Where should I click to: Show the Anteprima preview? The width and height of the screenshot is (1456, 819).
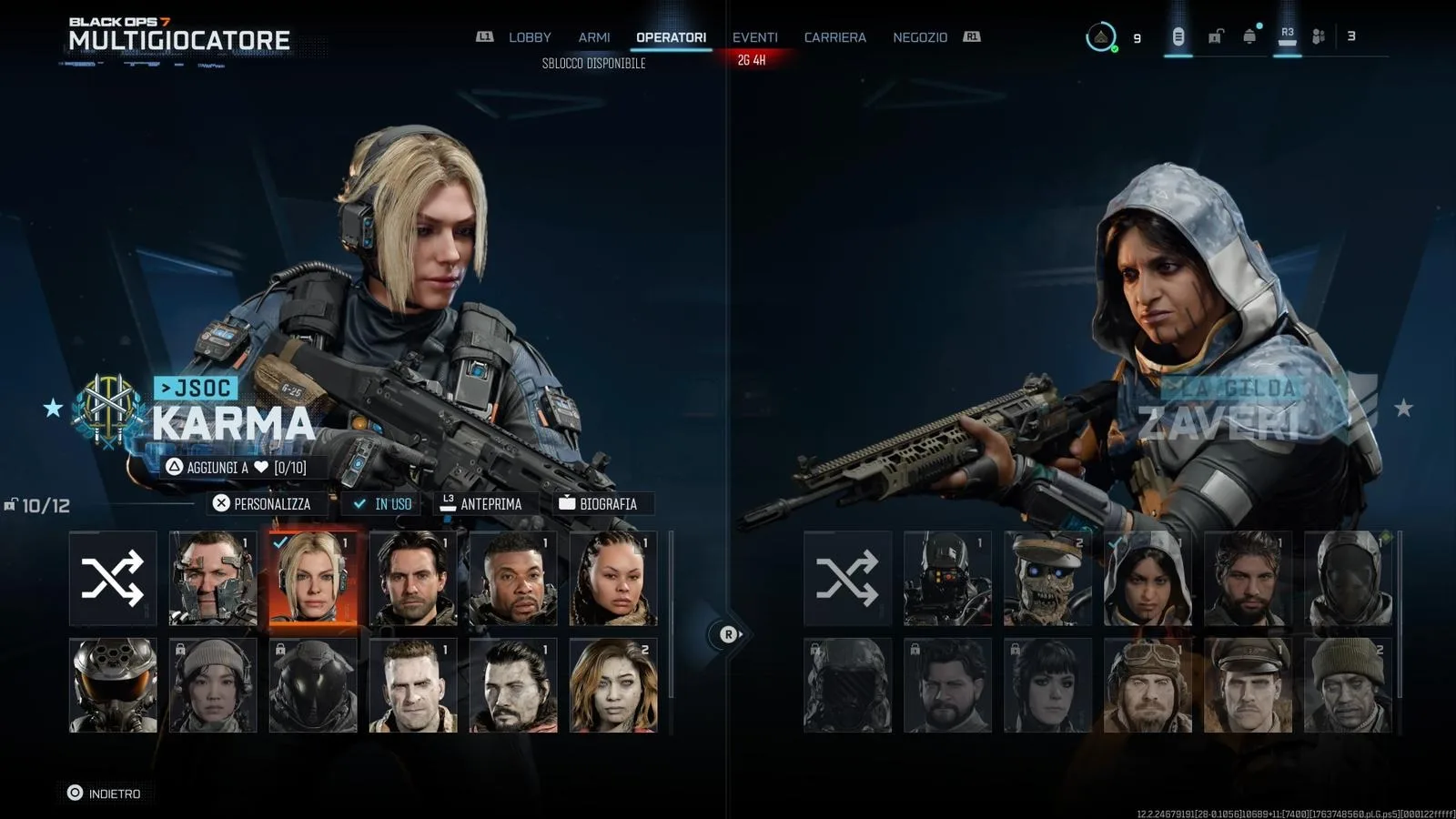[x=481, y=503]
